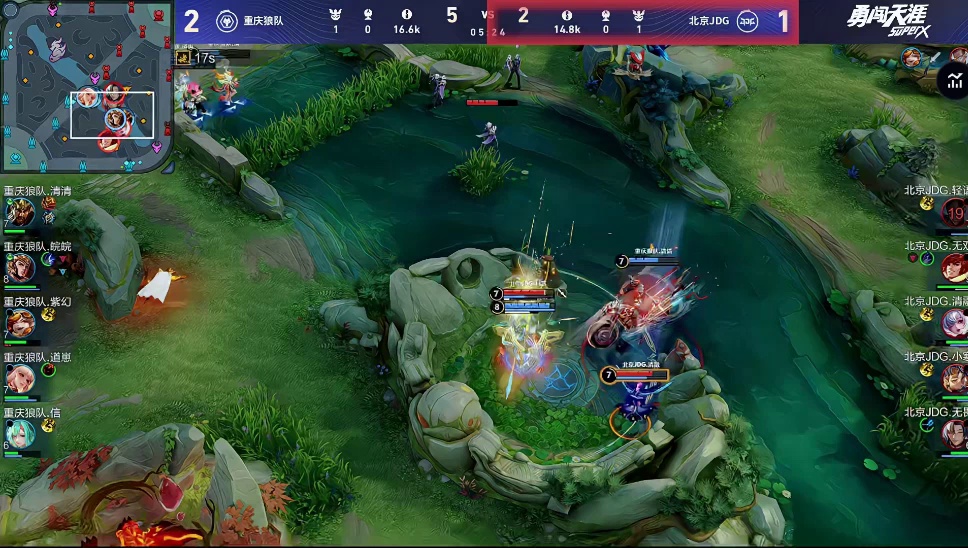Select the JDG portrait showing respawn 19
The image size is (968, 548).
click(954, 213)
